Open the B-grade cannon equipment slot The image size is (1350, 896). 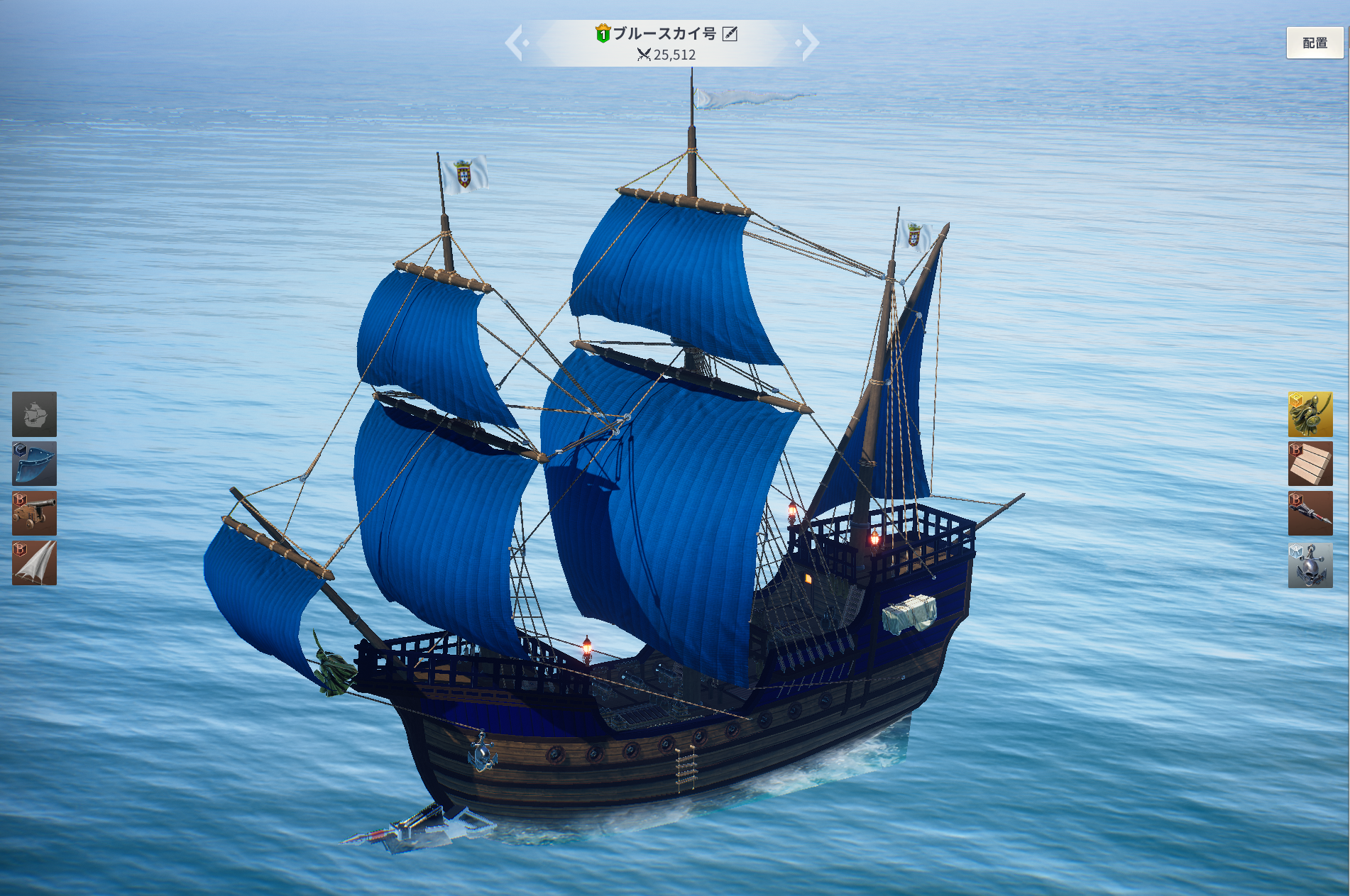[x=34, y=514]
